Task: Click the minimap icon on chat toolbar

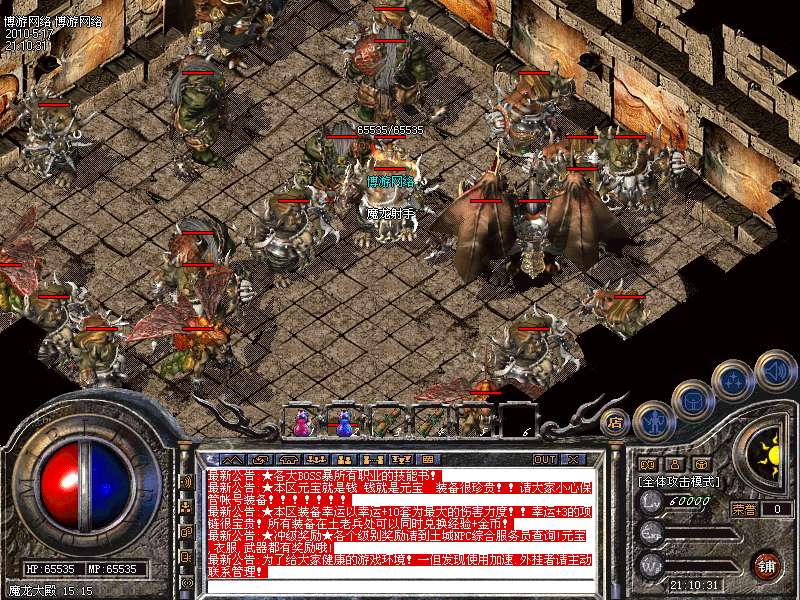Action: pos(428,459)
